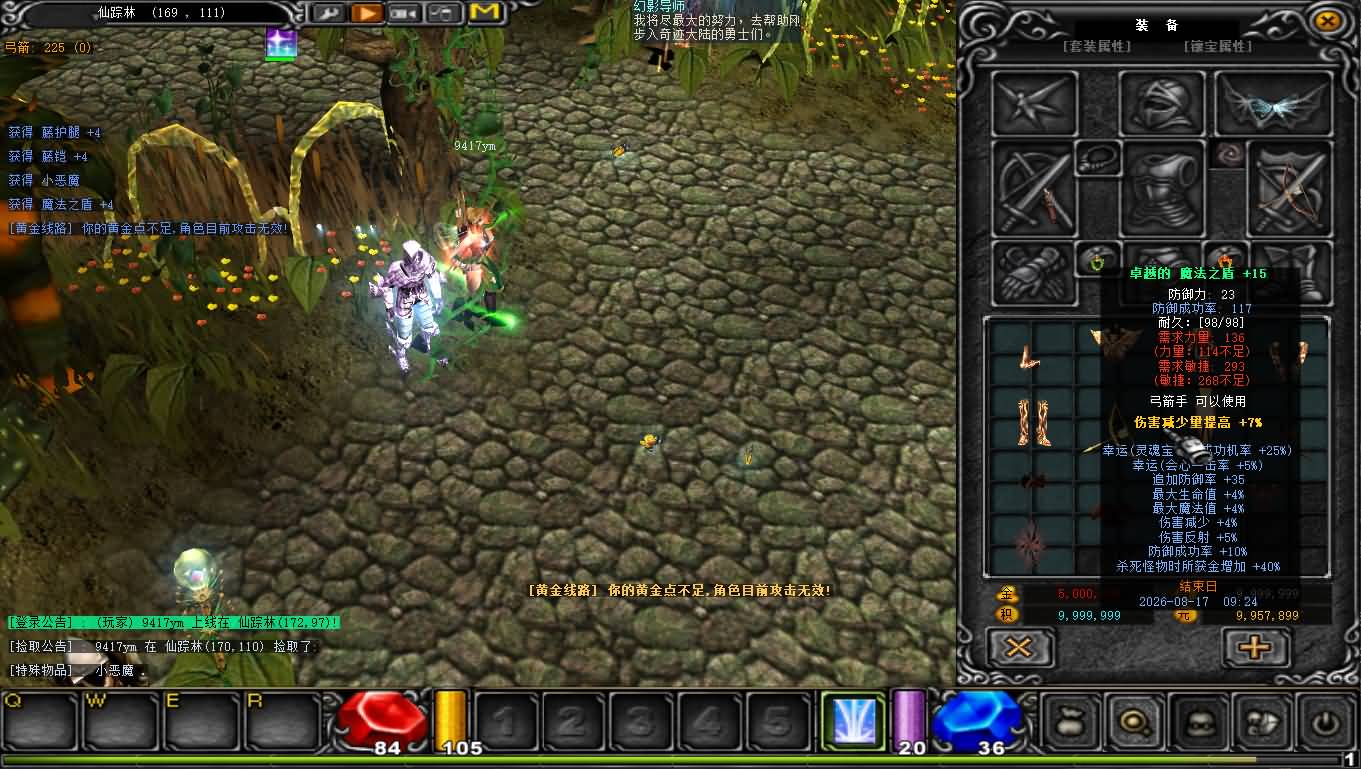Screen dimensions: 1361x769
Task: Select the left weapon slot with the arrow quiver
Action: coord(1034,190)
